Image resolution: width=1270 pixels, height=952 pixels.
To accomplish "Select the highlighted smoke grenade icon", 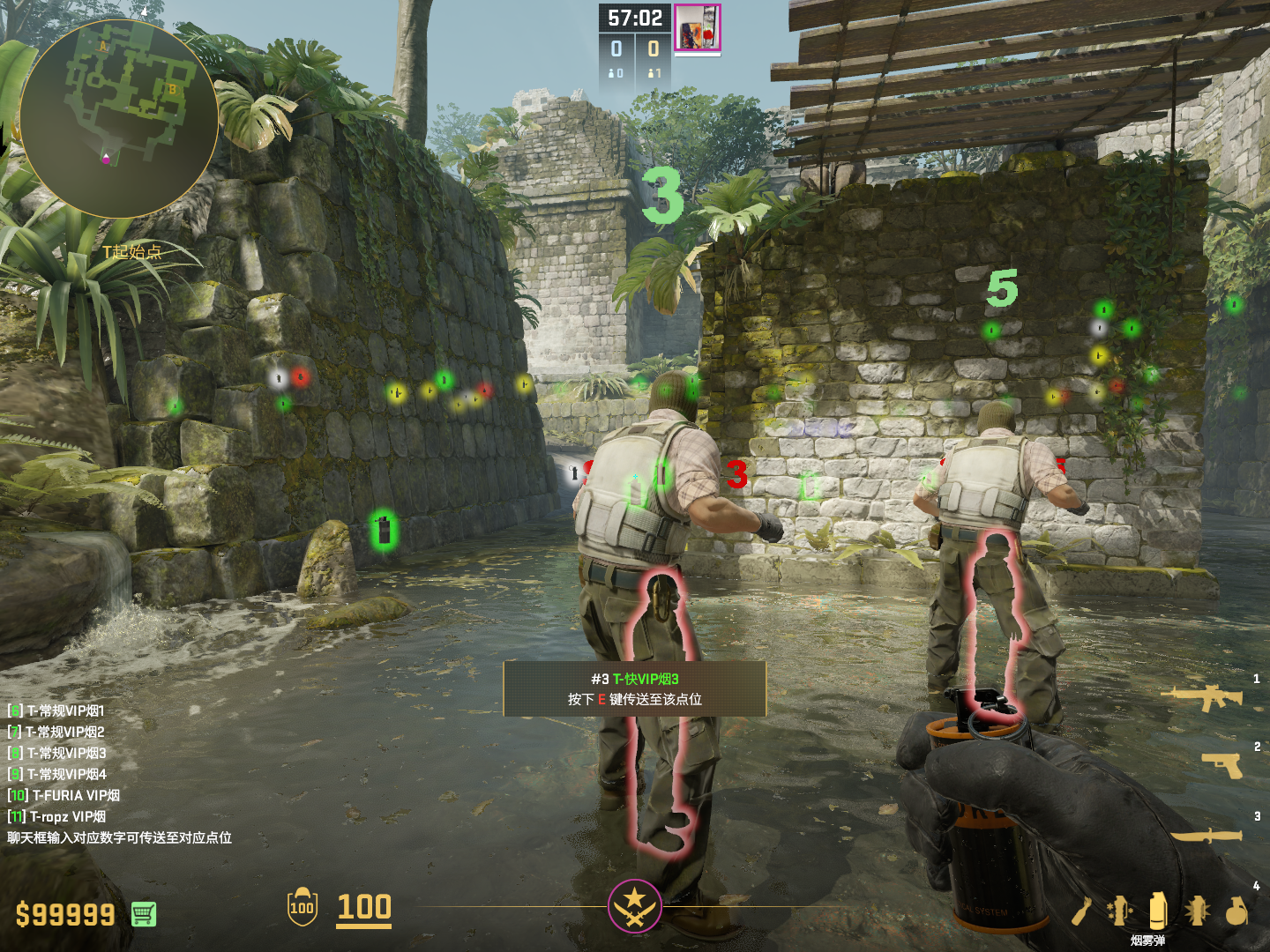I will point(1158,911).
